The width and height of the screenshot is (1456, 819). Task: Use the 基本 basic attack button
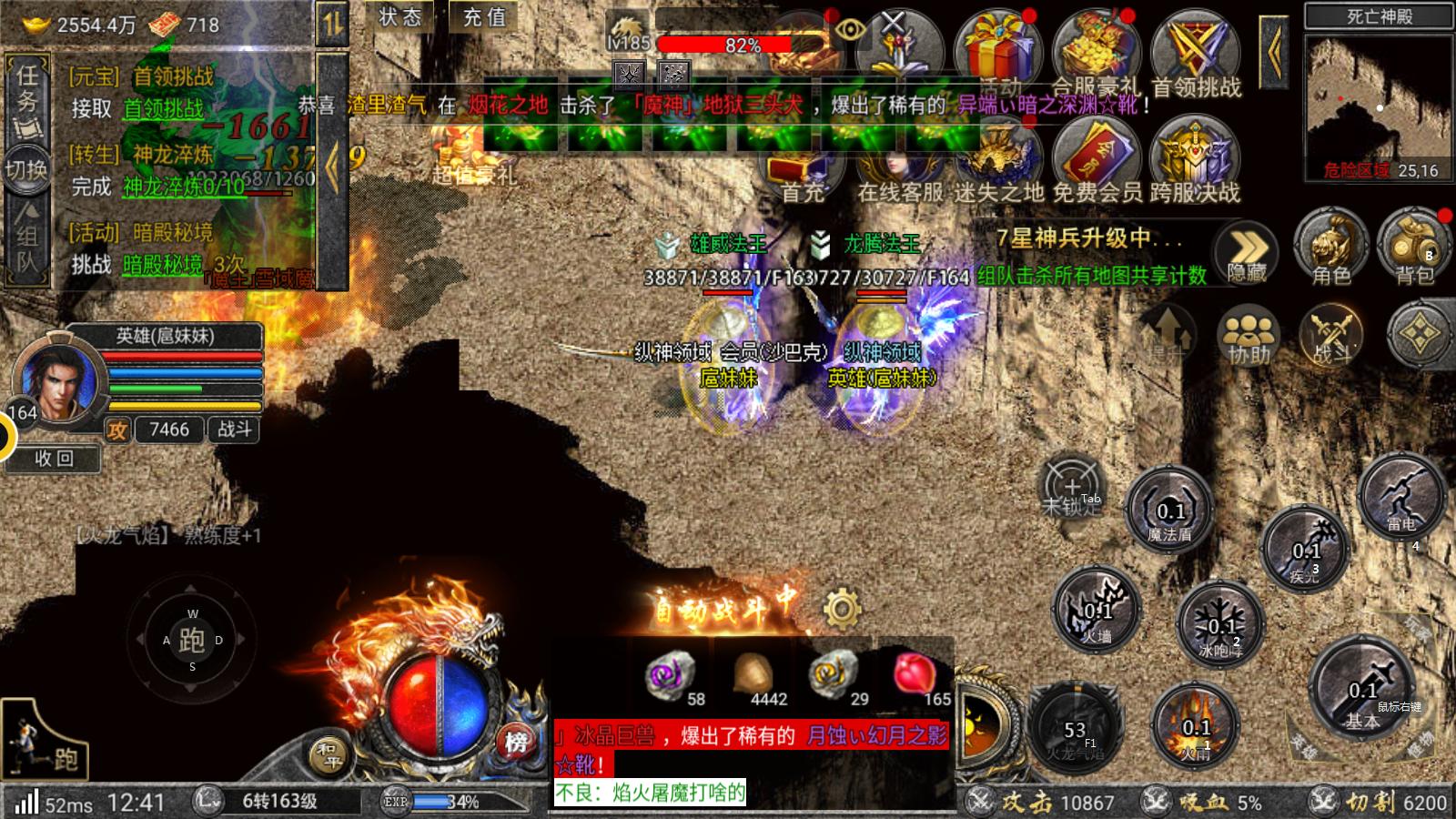click(1362, 693)
